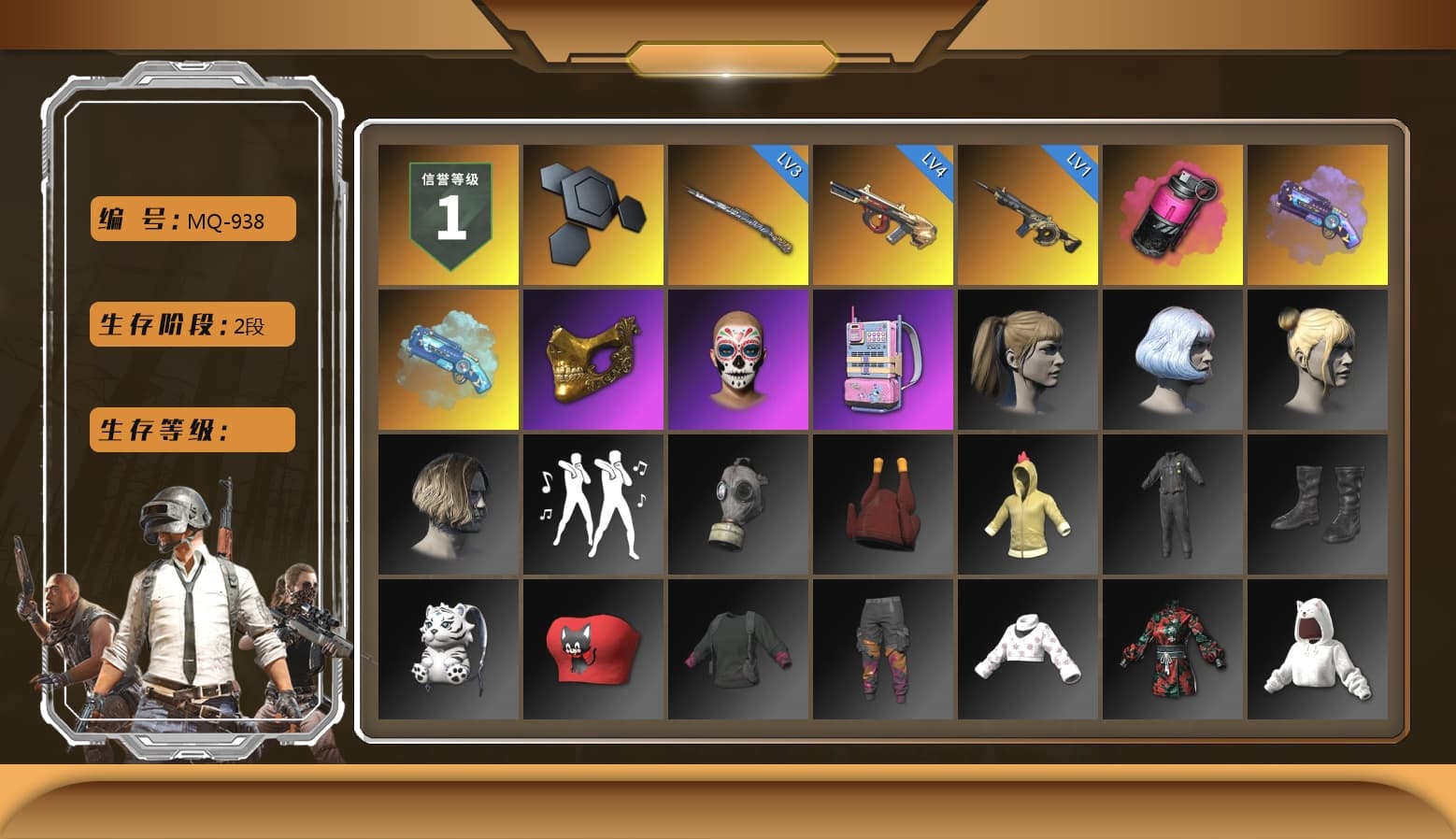Open the sugar skull face paint item
The image size is (1456, 839).
(x=737, y=360)
